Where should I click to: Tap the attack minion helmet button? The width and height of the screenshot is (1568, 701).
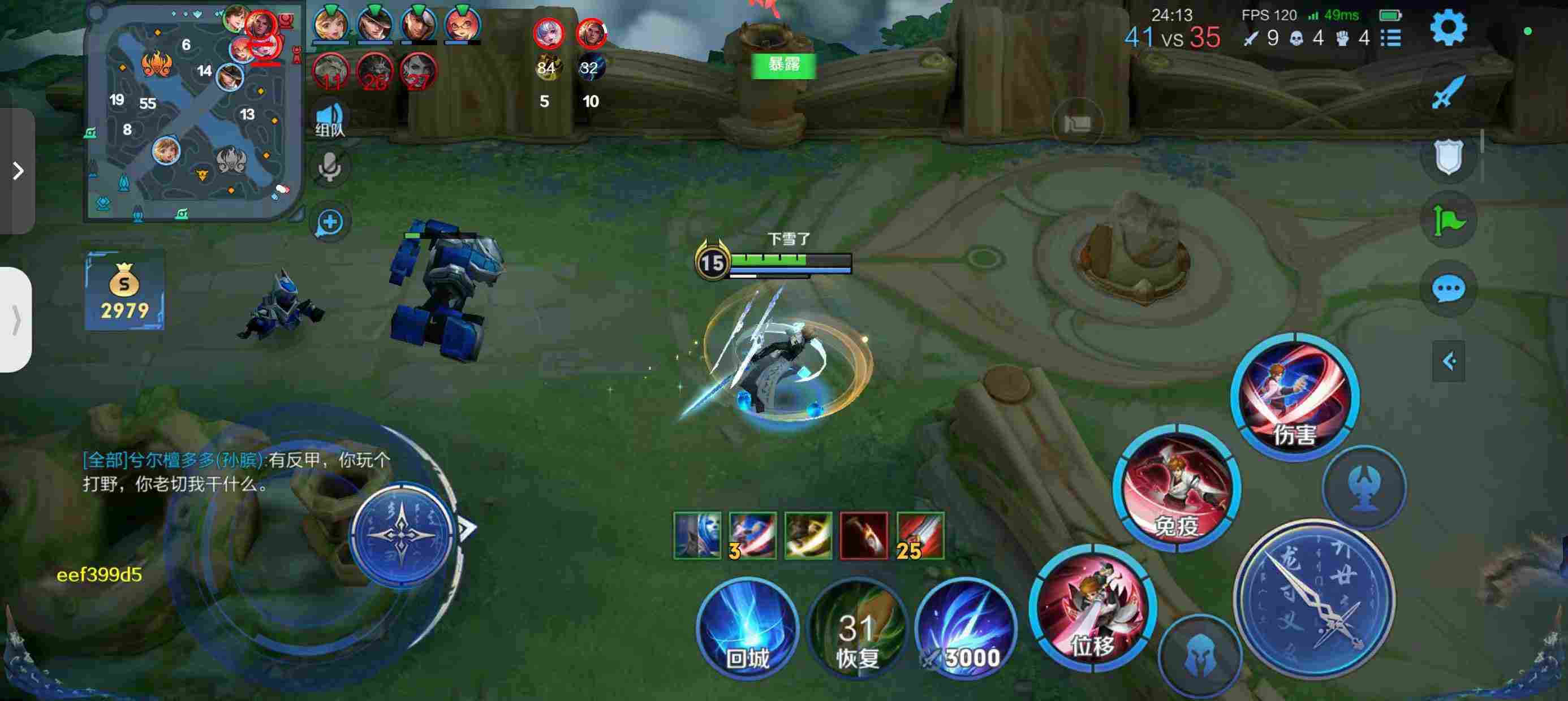tap(1200, 656)
